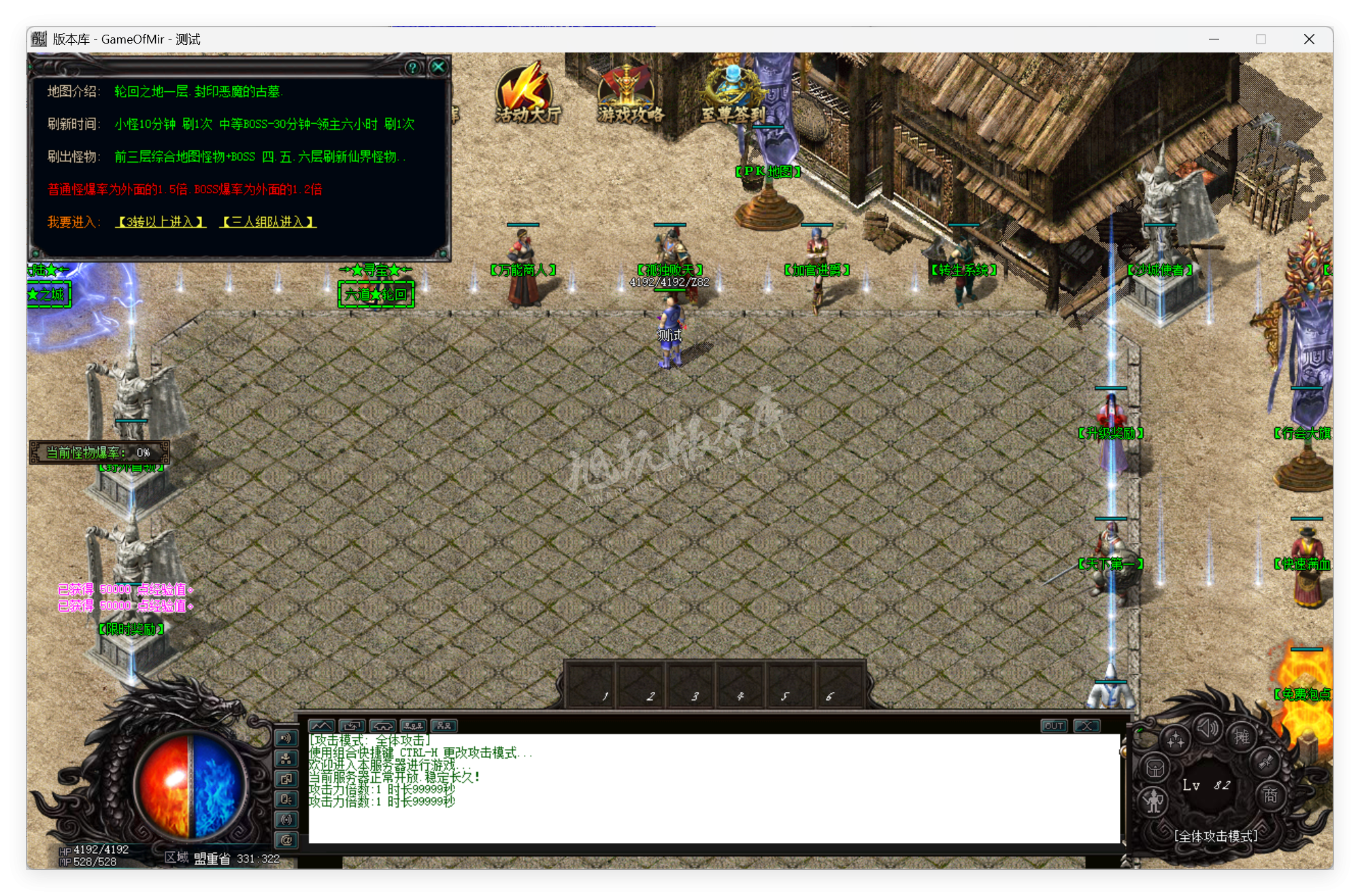Click the sparkles skill icon near the level display
1360x896 pixels.
(x=1176, y=739)
